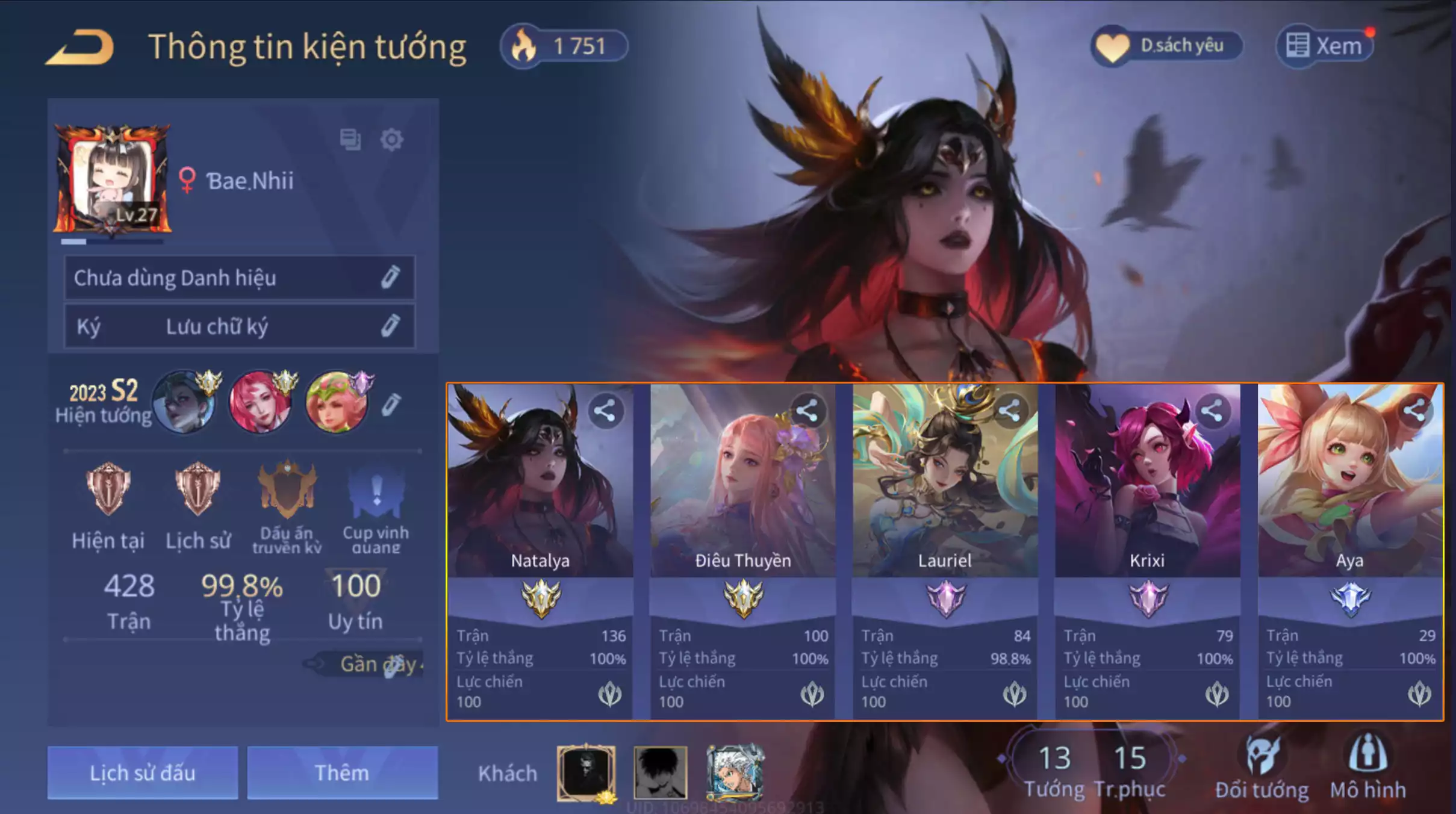Show the Lịch sử rank history badge
The width and height of the screenshot is (1456, 814).
(198, 489)
